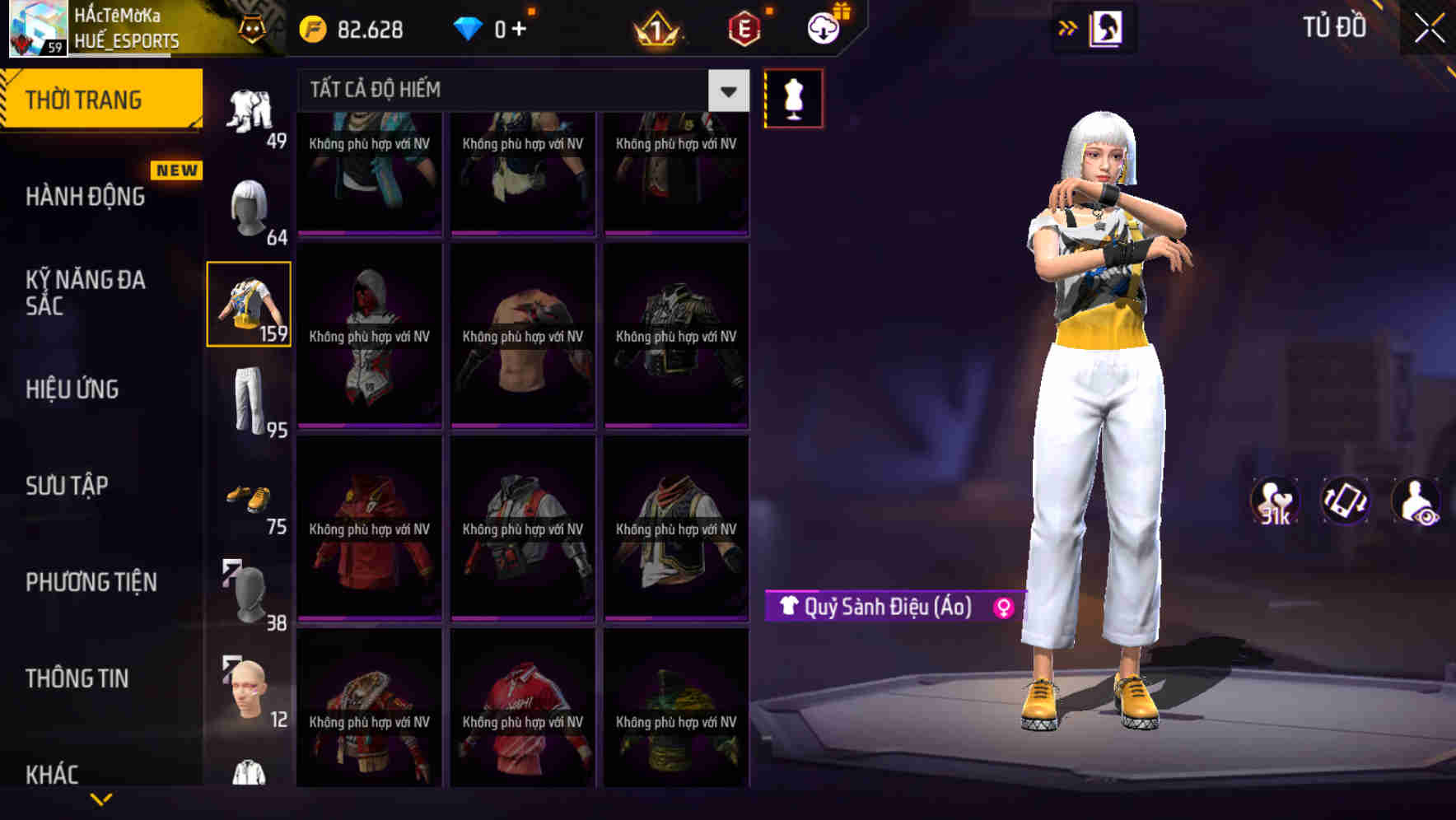
Task: Click the rank crown badge showing 1
Action: click(653, 26)
